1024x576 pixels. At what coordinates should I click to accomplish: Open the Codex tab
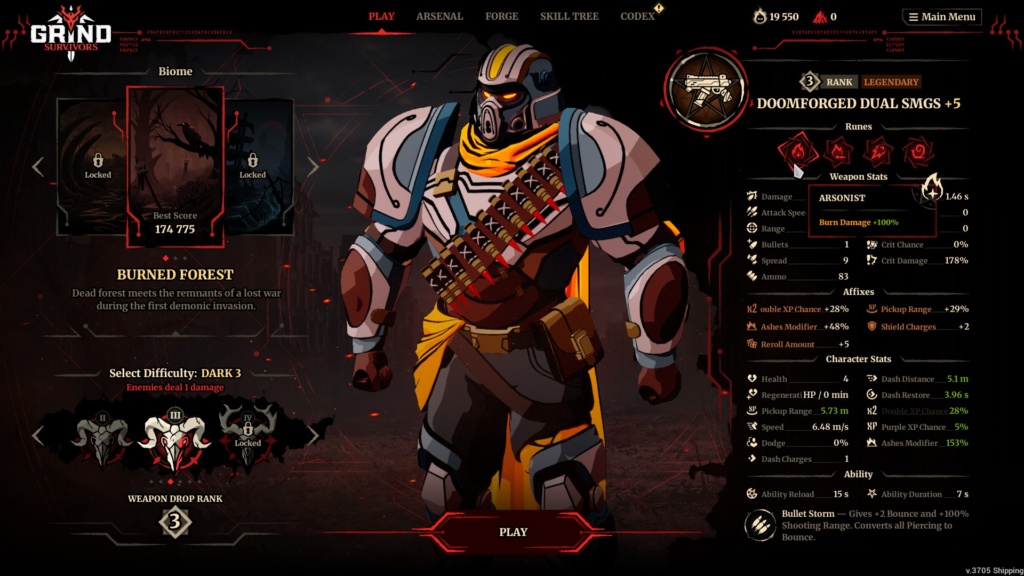point(637,16)
